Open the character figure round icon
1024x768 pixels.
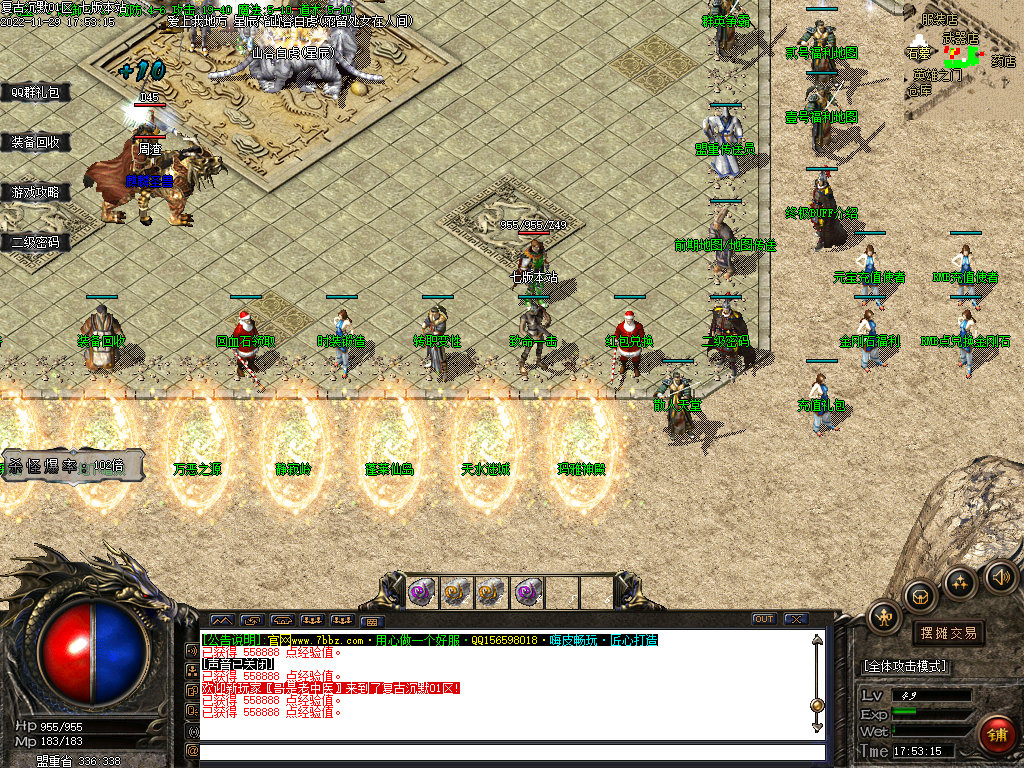(x=885, y=617)
